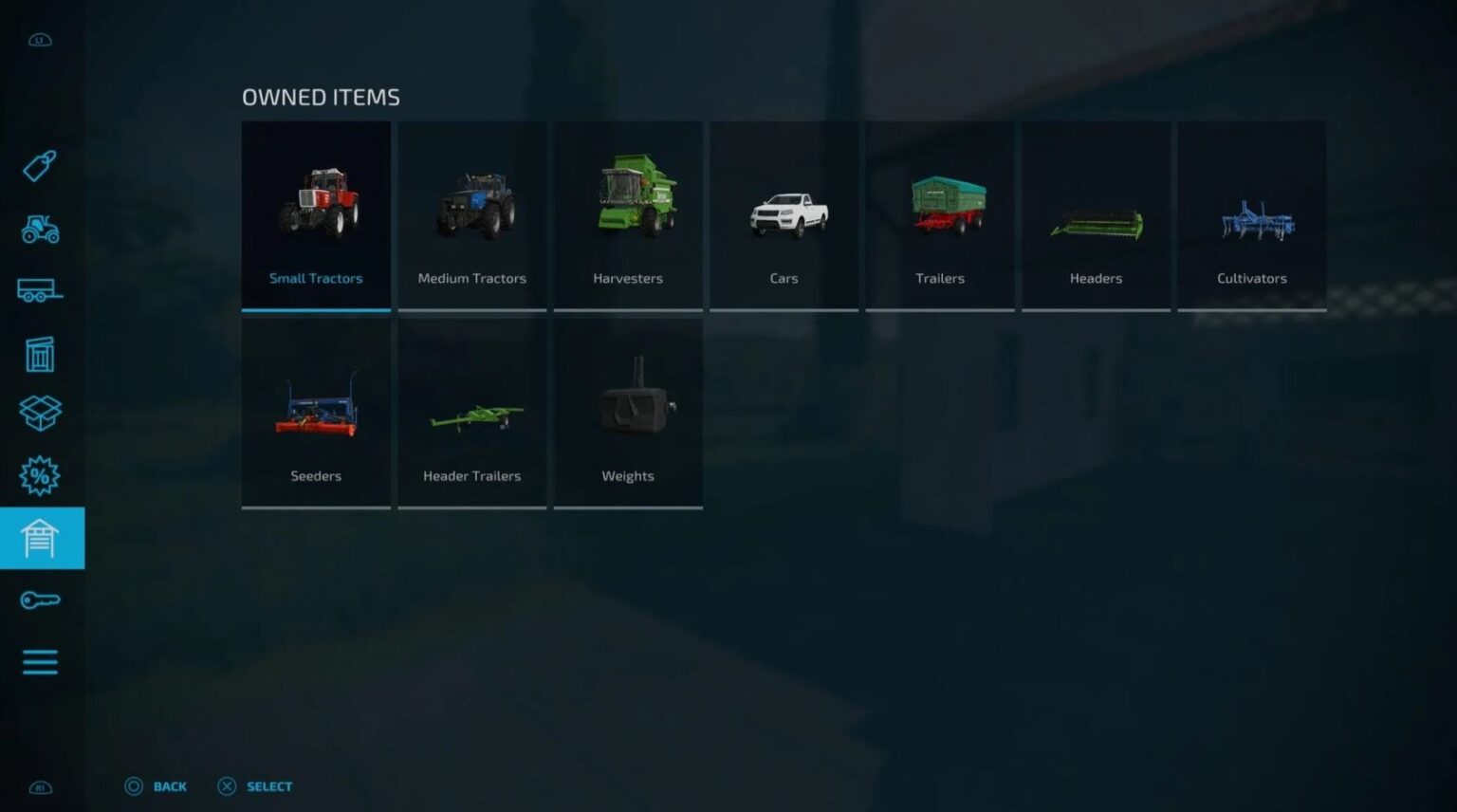Select the percent discount sales icon
The height and width of the screenshot is (812, 1457).
pyautogui.click(x=39, y=475)
